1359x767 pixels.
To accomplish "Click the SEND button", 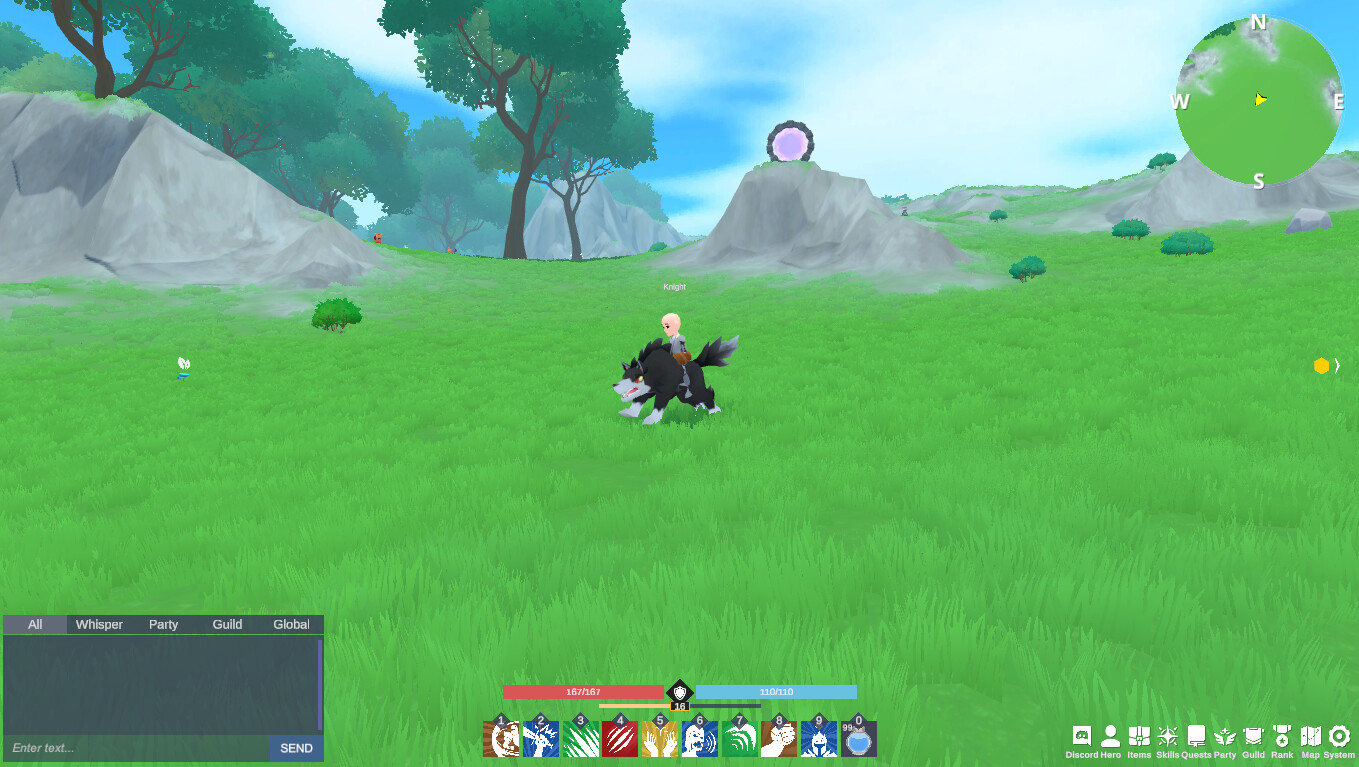I will [x=295, y=748].
